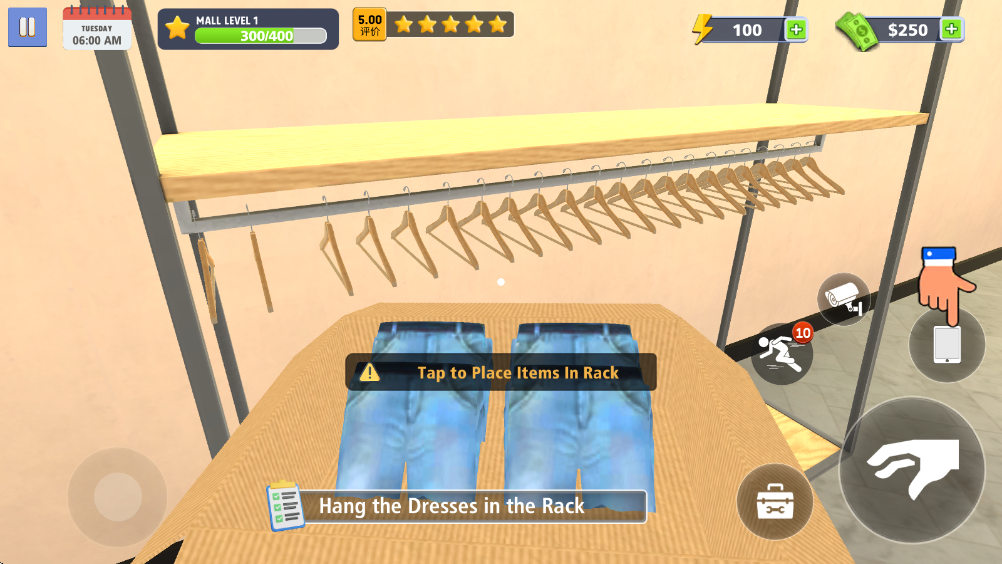Activate the sprint running man button
The width and height of the screenshot is (1002, 564).
click(x=781, y=353)
